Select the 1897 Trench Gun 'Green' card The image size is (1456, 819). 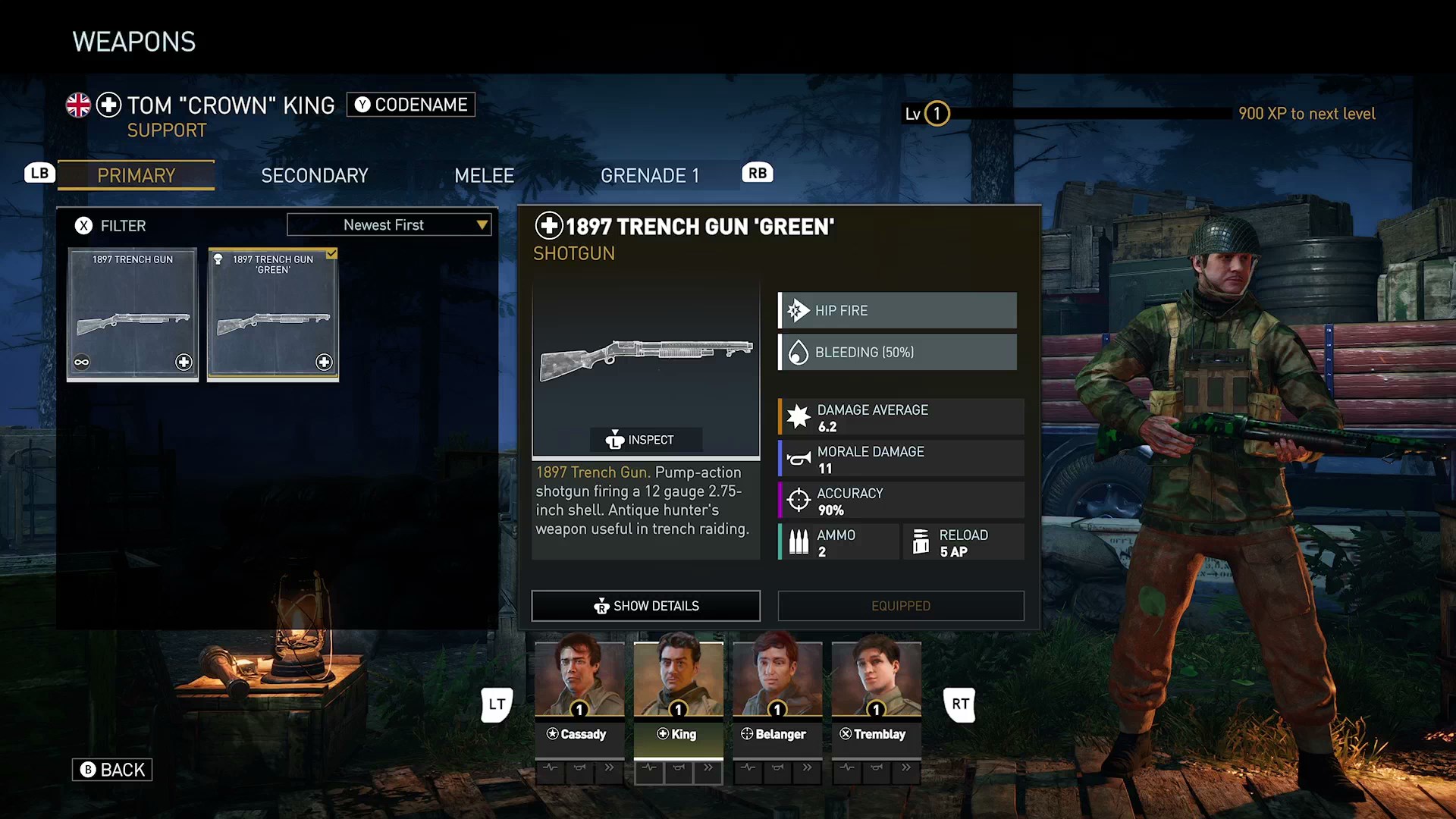click(x=273, y=314)
